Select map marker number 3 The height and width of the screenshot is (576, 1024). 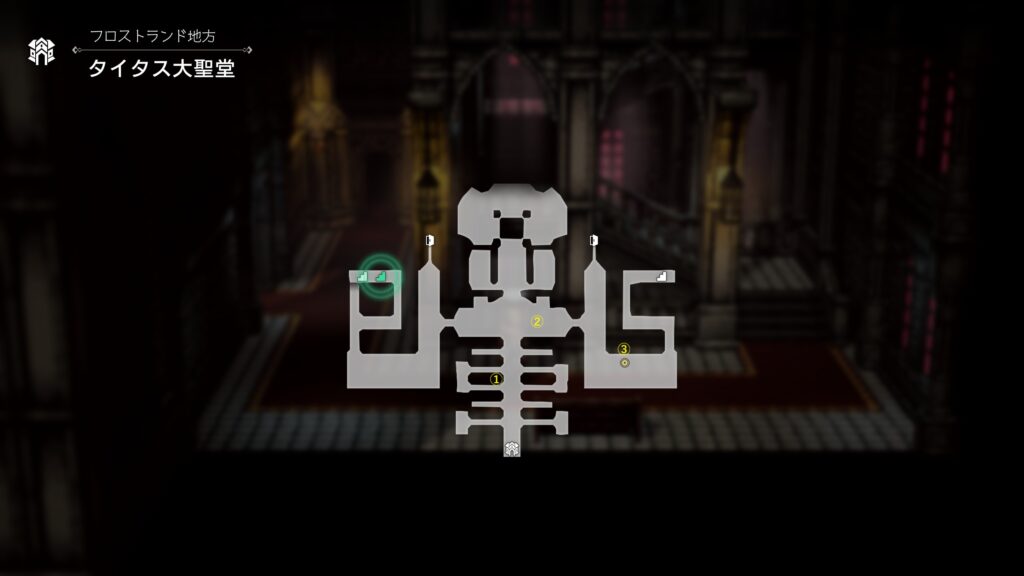click(x=624, y=349)
